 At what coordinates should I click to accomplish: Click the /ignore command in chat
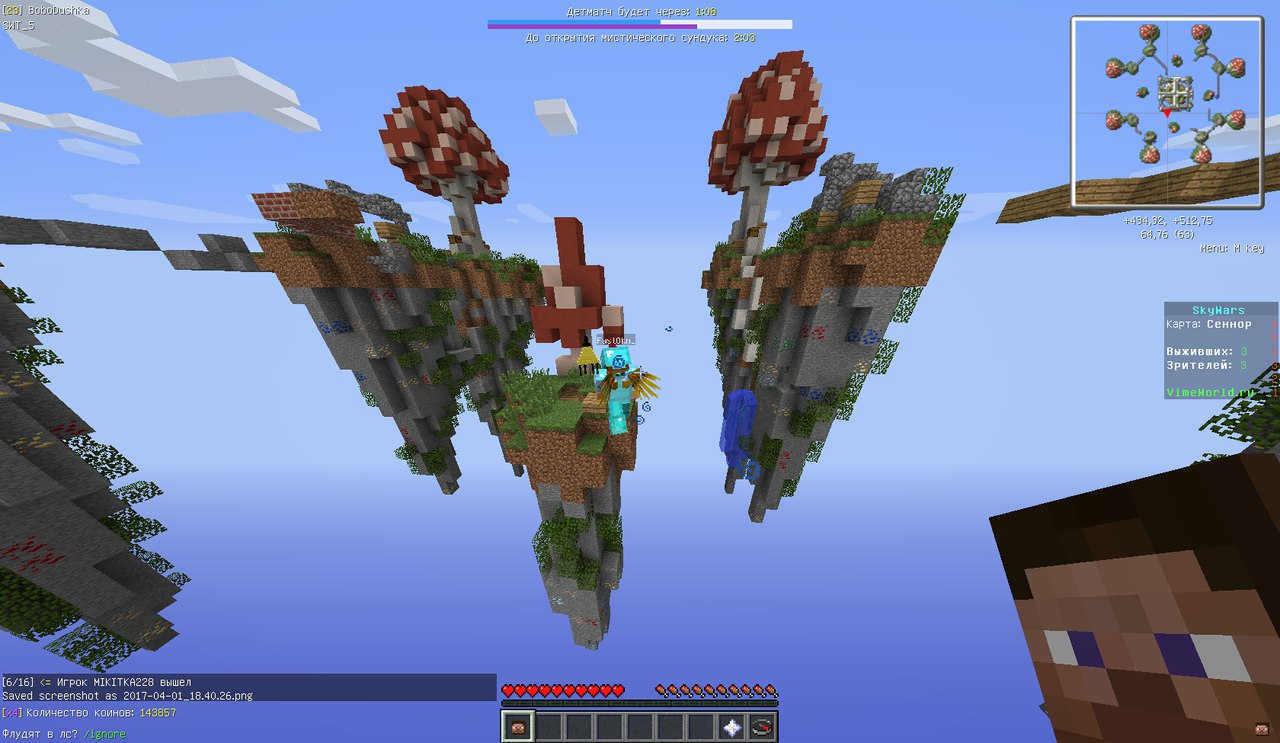[105, 734]
